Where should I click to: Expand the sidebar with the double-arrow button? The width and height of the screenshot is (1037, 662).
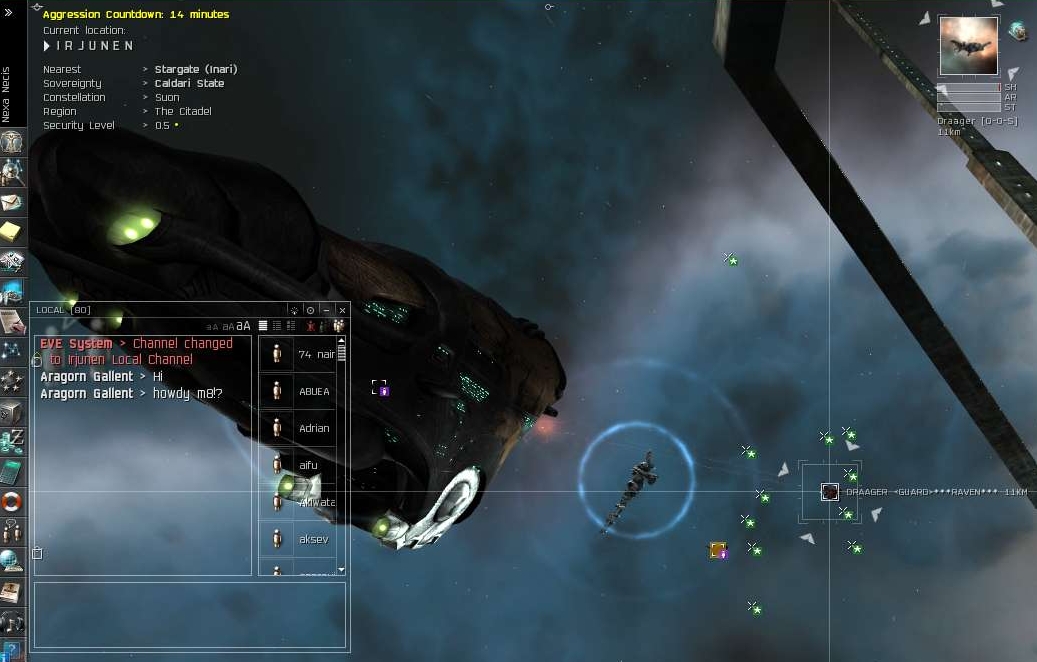click(8, 13)
